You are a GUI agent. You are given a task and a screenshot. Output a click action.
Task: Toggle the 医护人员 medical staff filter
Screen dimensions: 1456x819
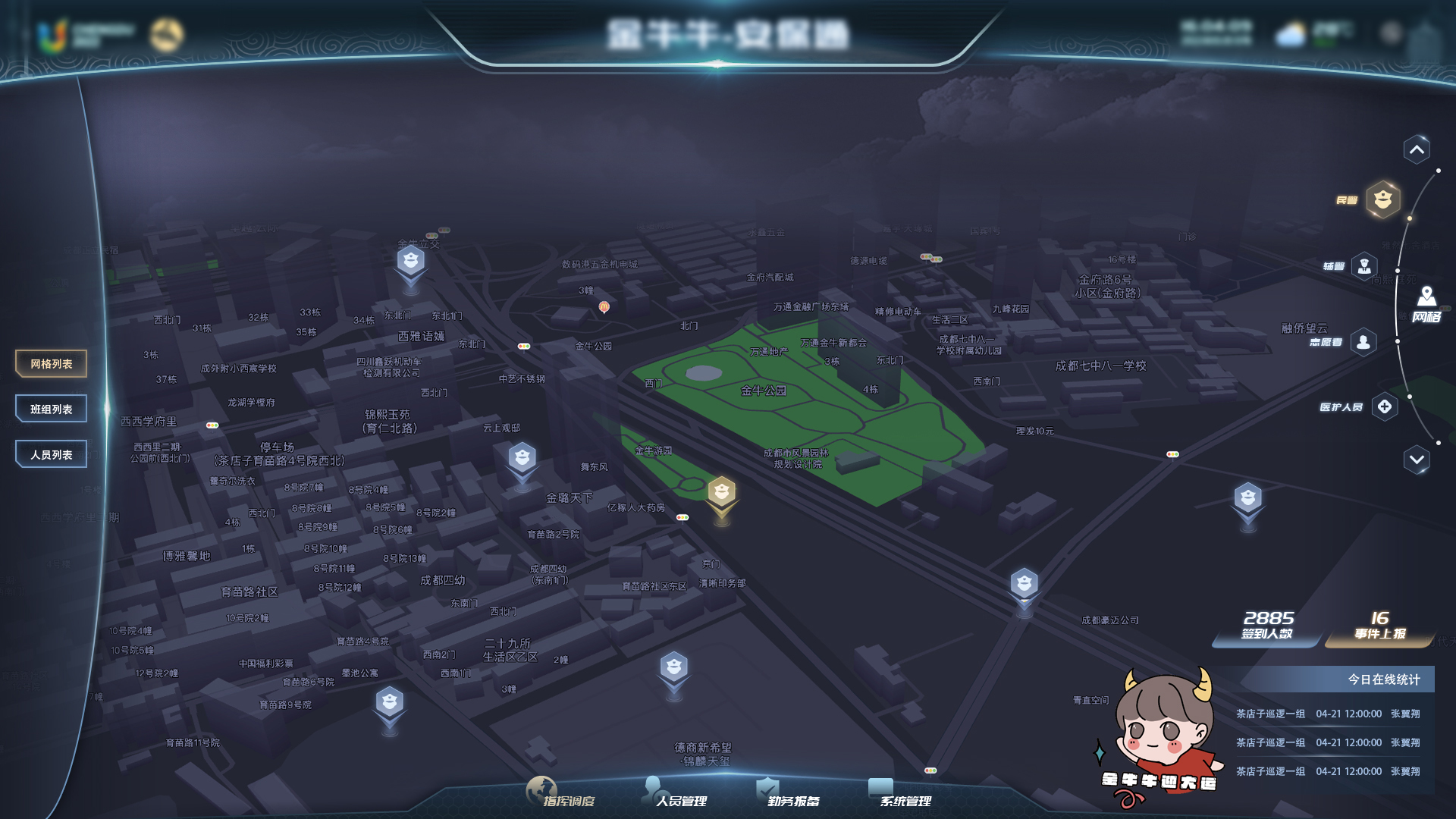1385,407
